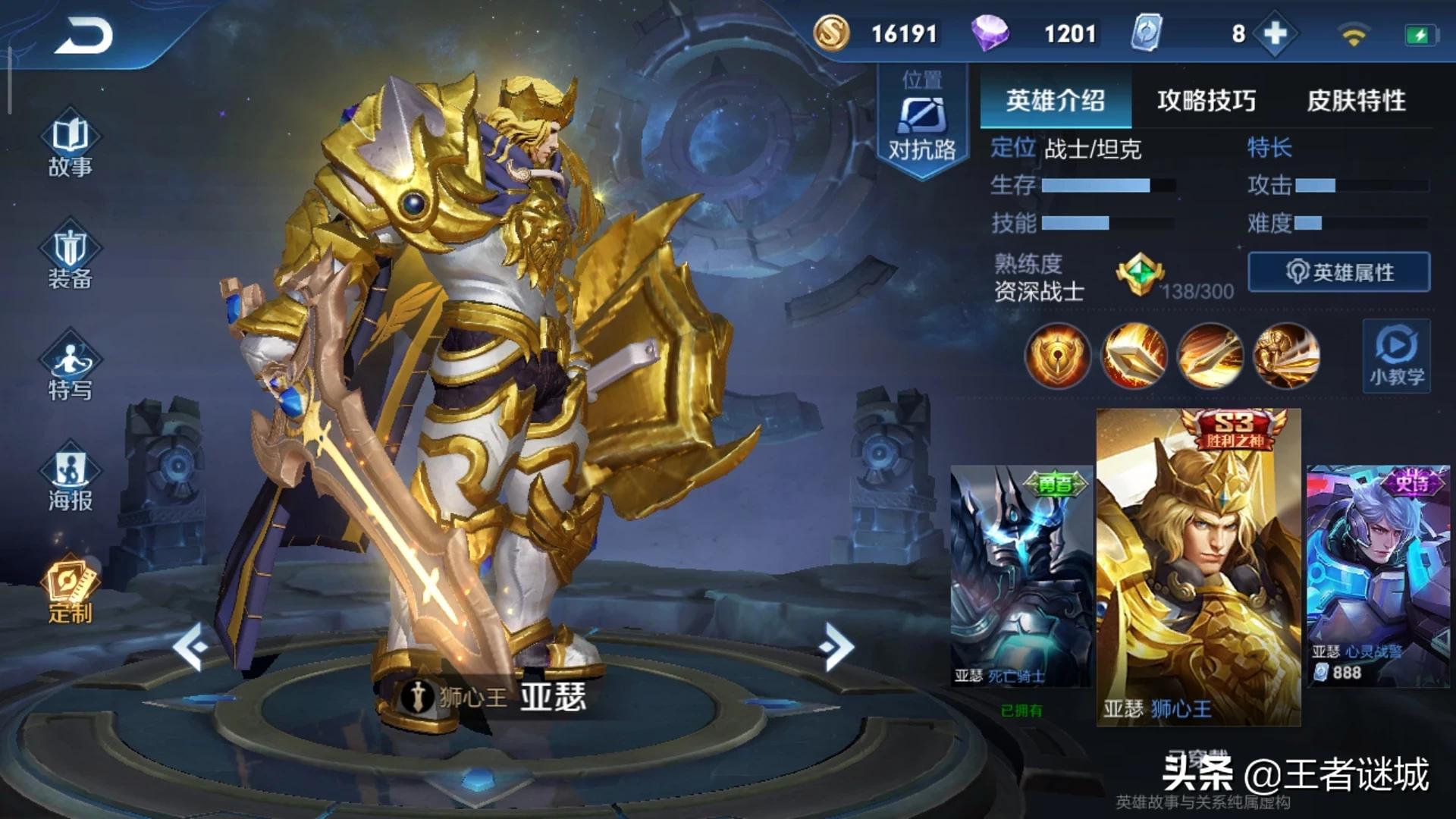Switch to previous hero with left arrow

190,646
